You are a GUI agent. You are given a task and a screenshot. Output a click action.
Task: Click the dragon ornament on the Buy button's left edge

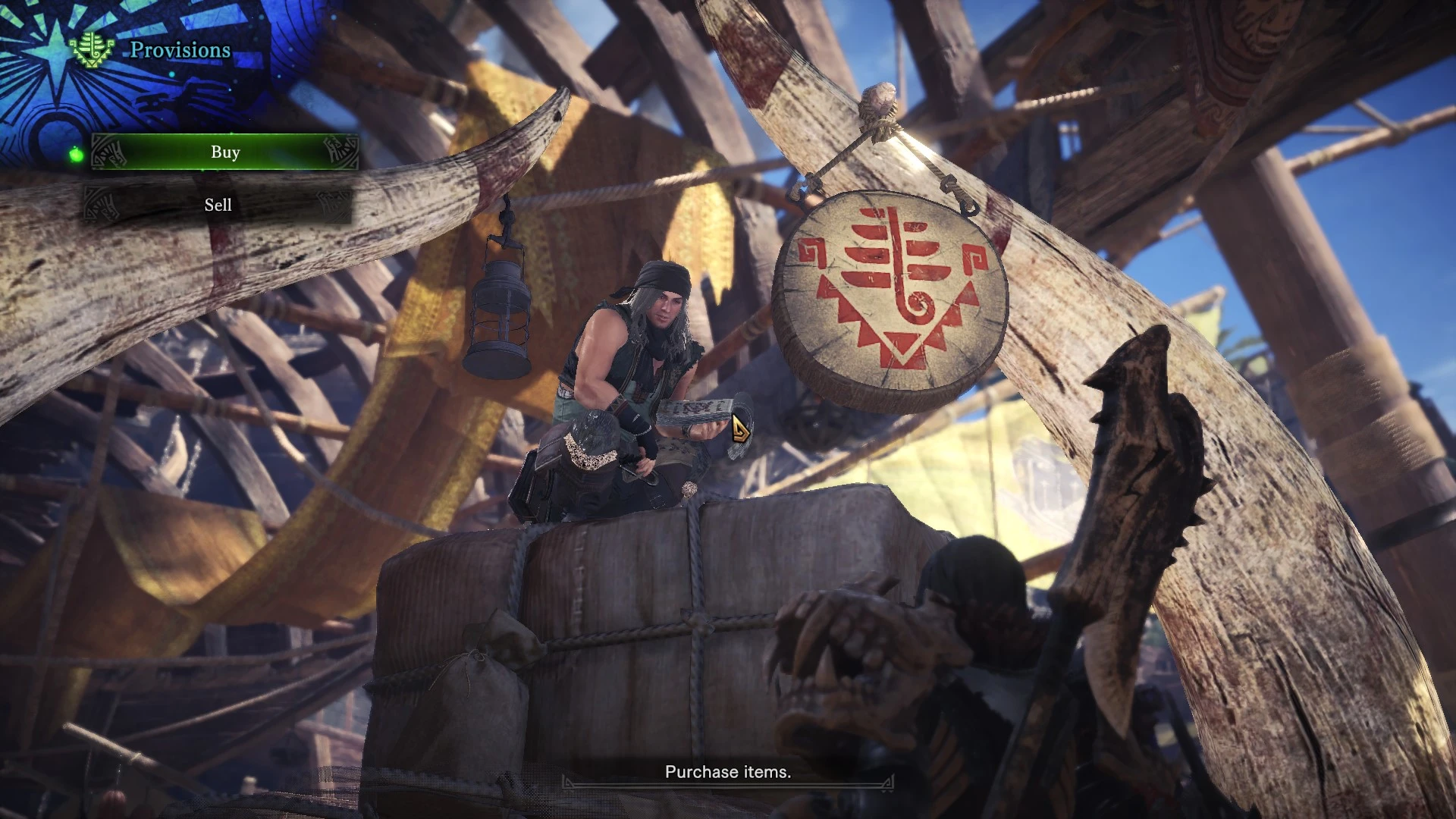[x=109, y=152]
